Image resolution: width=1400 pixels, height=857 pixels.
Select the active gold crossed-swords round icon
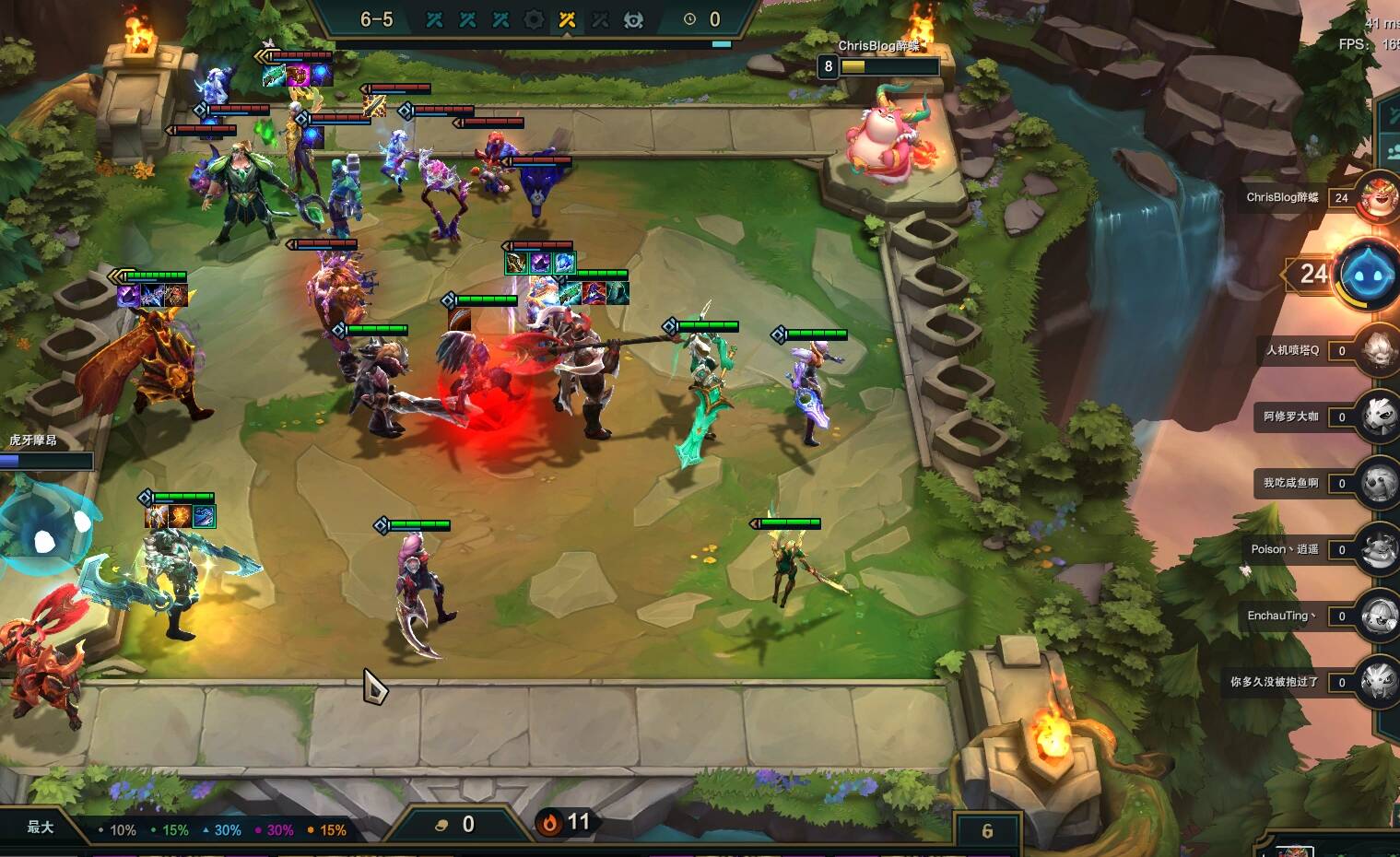[567, 19]
